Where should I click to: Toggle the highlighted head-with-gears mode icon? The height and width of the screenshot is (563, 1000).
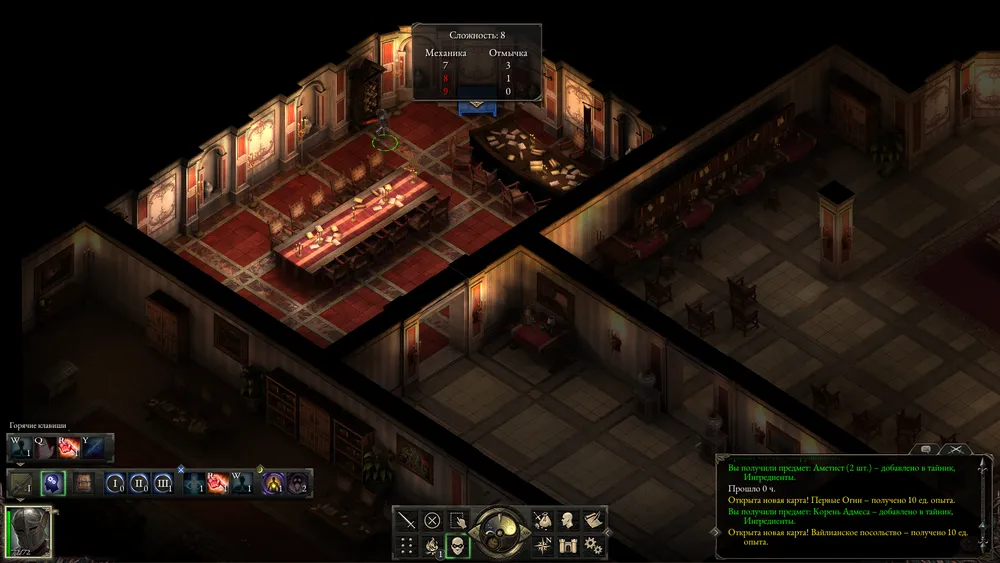[53, 484]
